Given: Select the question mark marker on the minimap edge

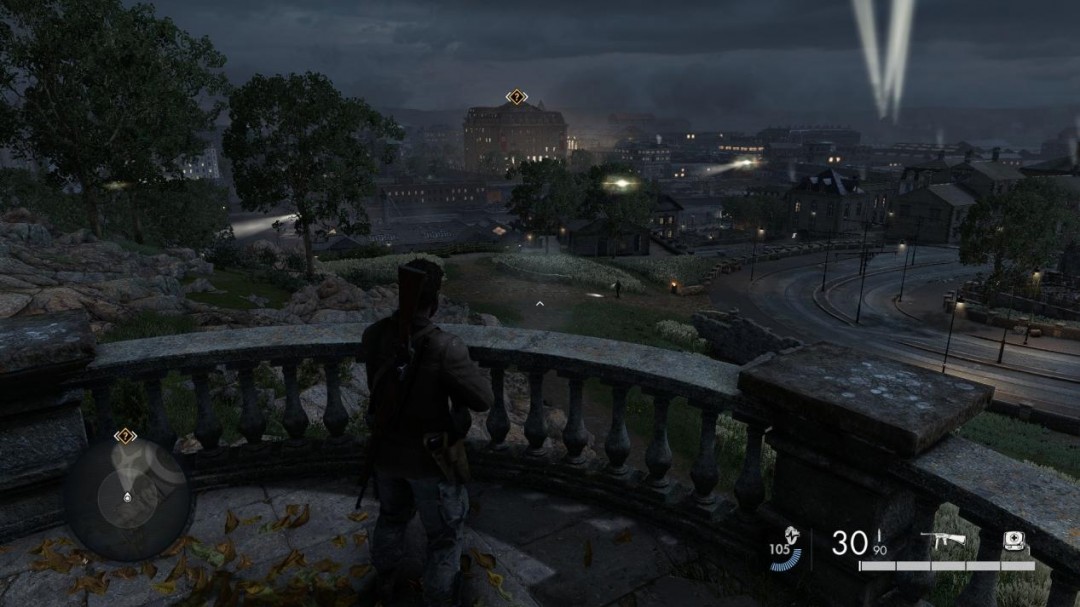Looking at the screenshot, I should (124, 436).
